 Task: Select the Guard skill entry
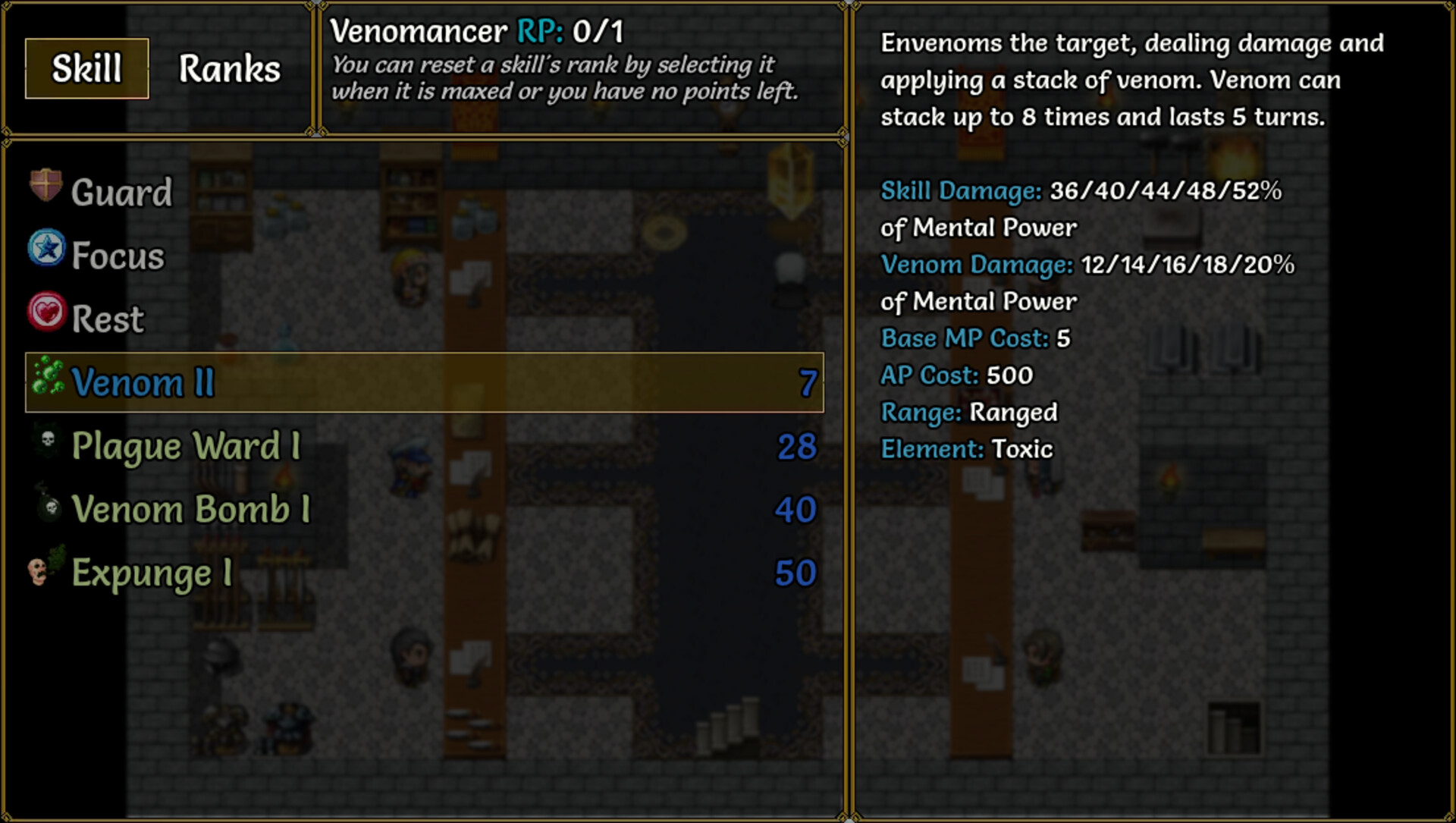click(121, 191)
